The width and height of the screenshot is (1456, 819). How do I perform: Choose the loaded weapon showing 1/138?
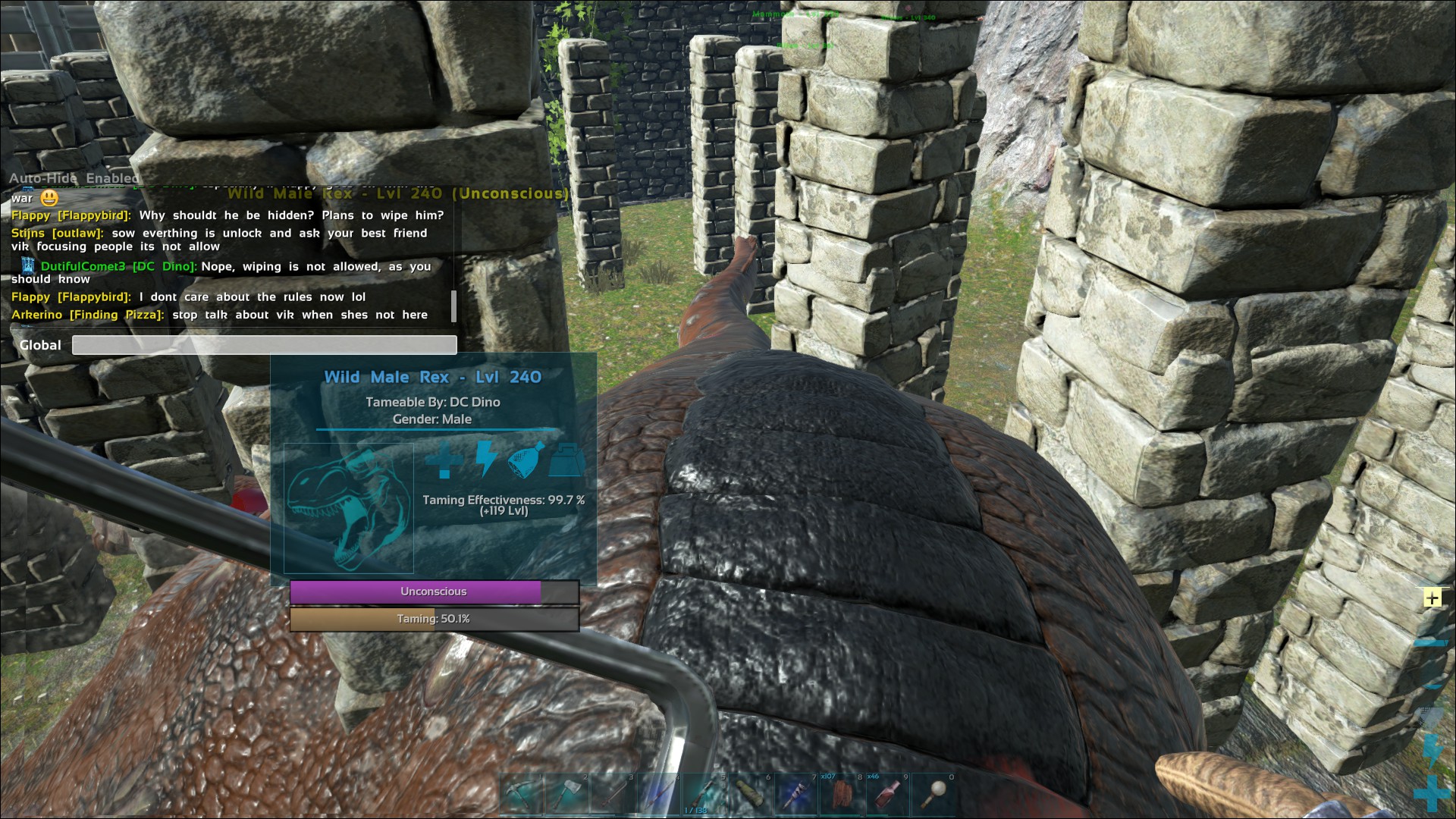pyautogui.click(x=703, y=795)
